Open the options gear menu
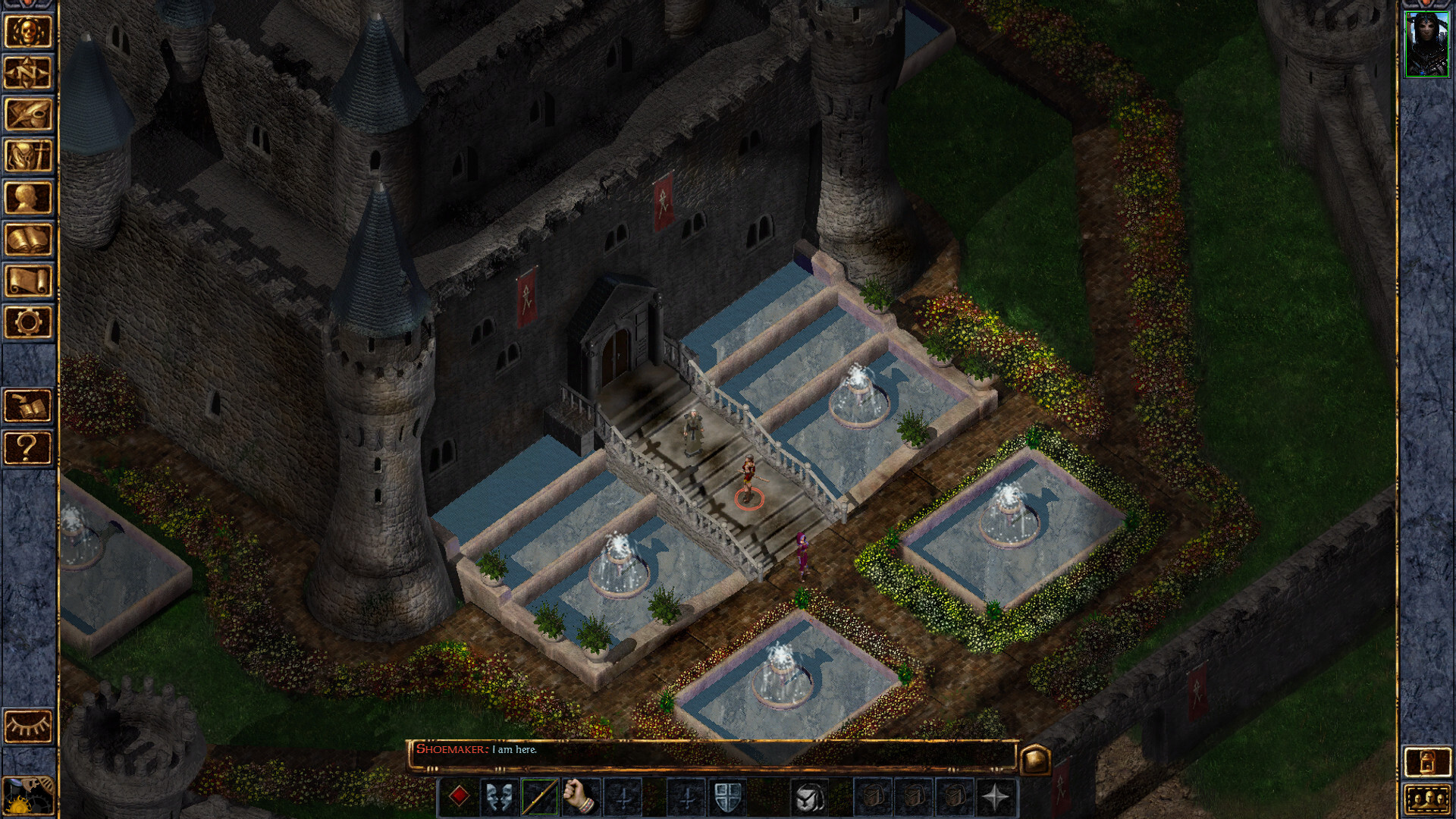 (x=28, y=323)
